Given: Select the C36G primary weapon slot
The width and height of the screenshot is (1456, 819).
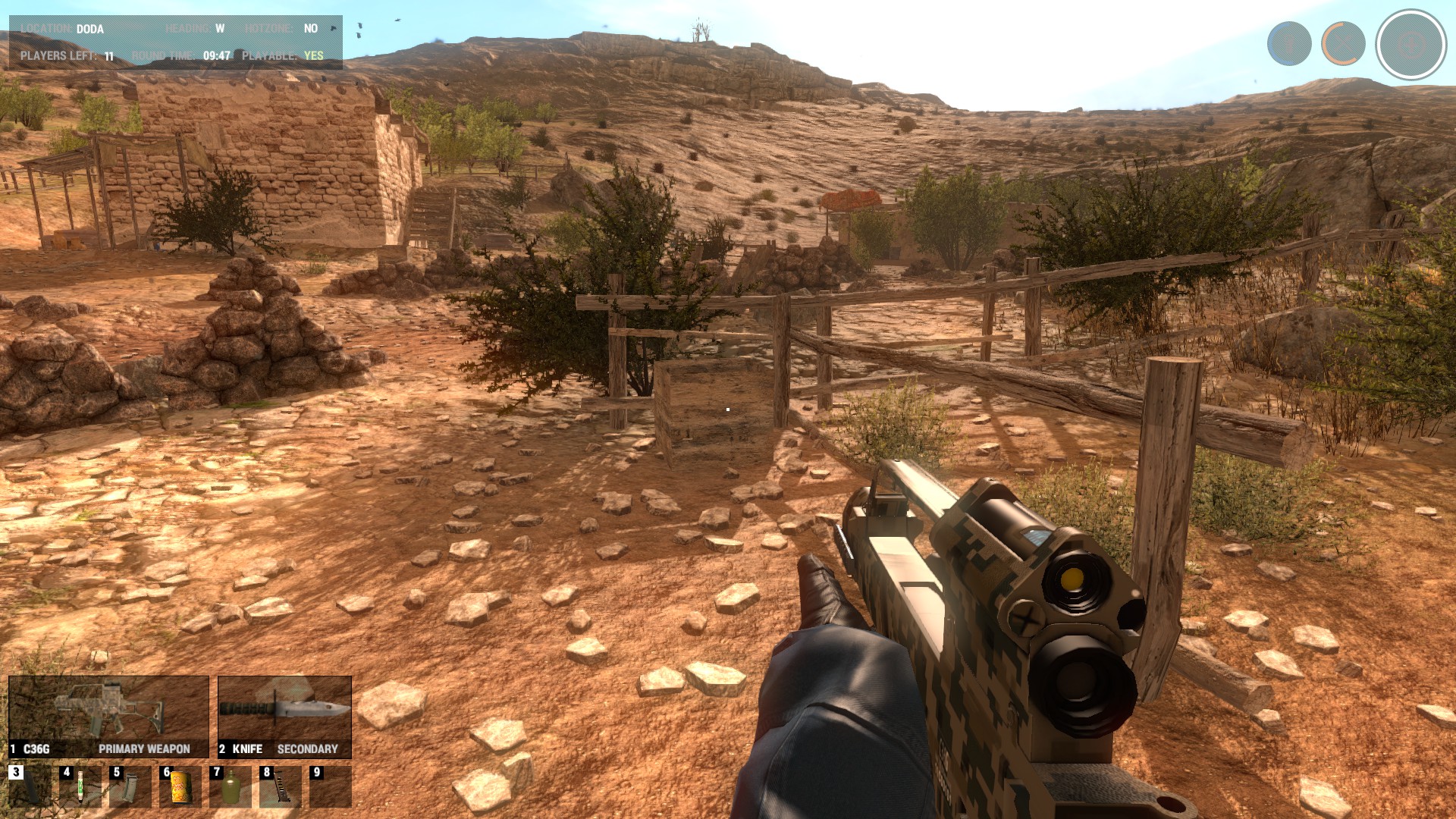Looking at the screenshot, I should [x=108, y=717].
